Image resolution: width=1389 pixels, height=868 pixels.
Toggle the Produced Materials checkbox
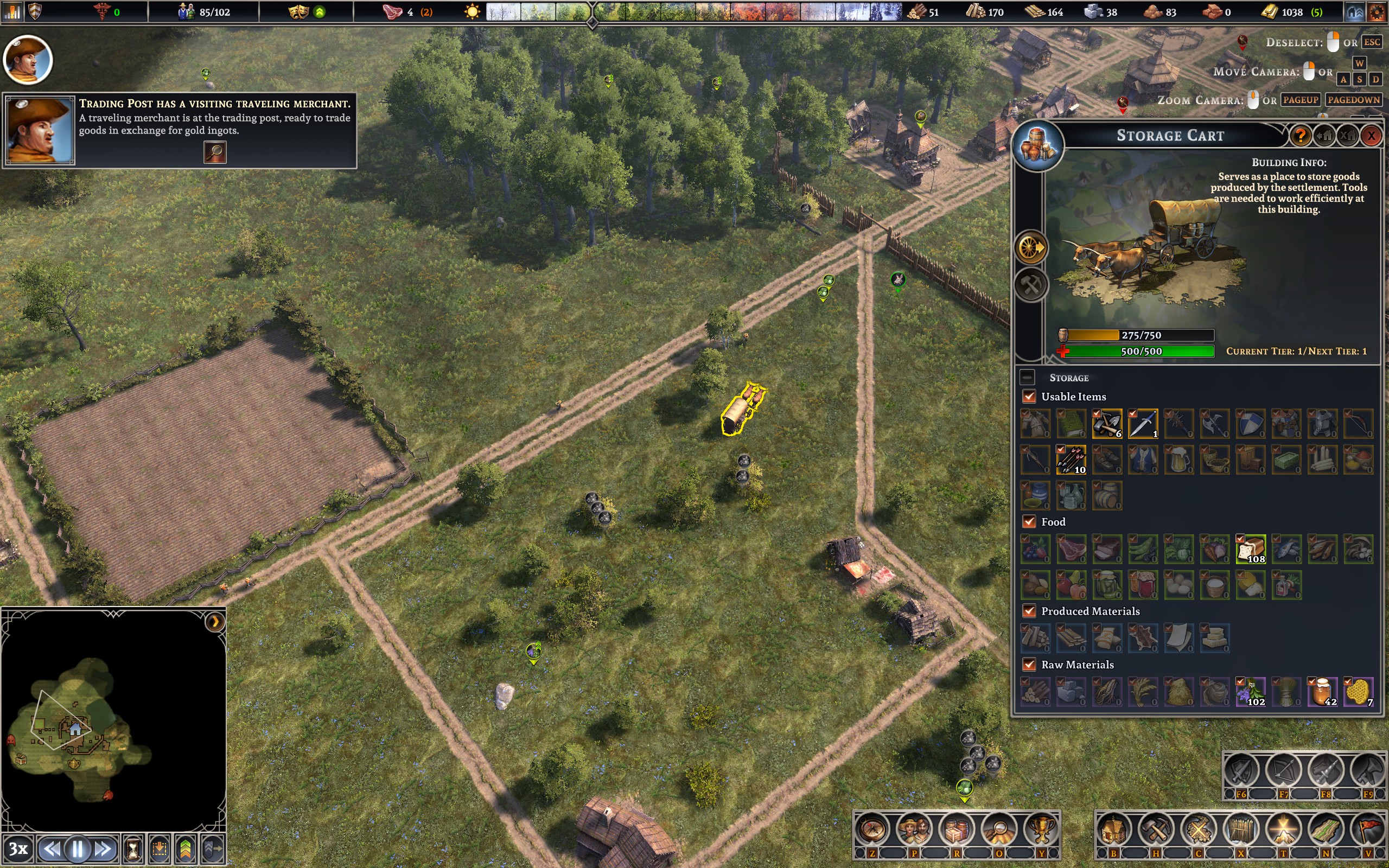pyautogui.click(x=1029, y=611)
